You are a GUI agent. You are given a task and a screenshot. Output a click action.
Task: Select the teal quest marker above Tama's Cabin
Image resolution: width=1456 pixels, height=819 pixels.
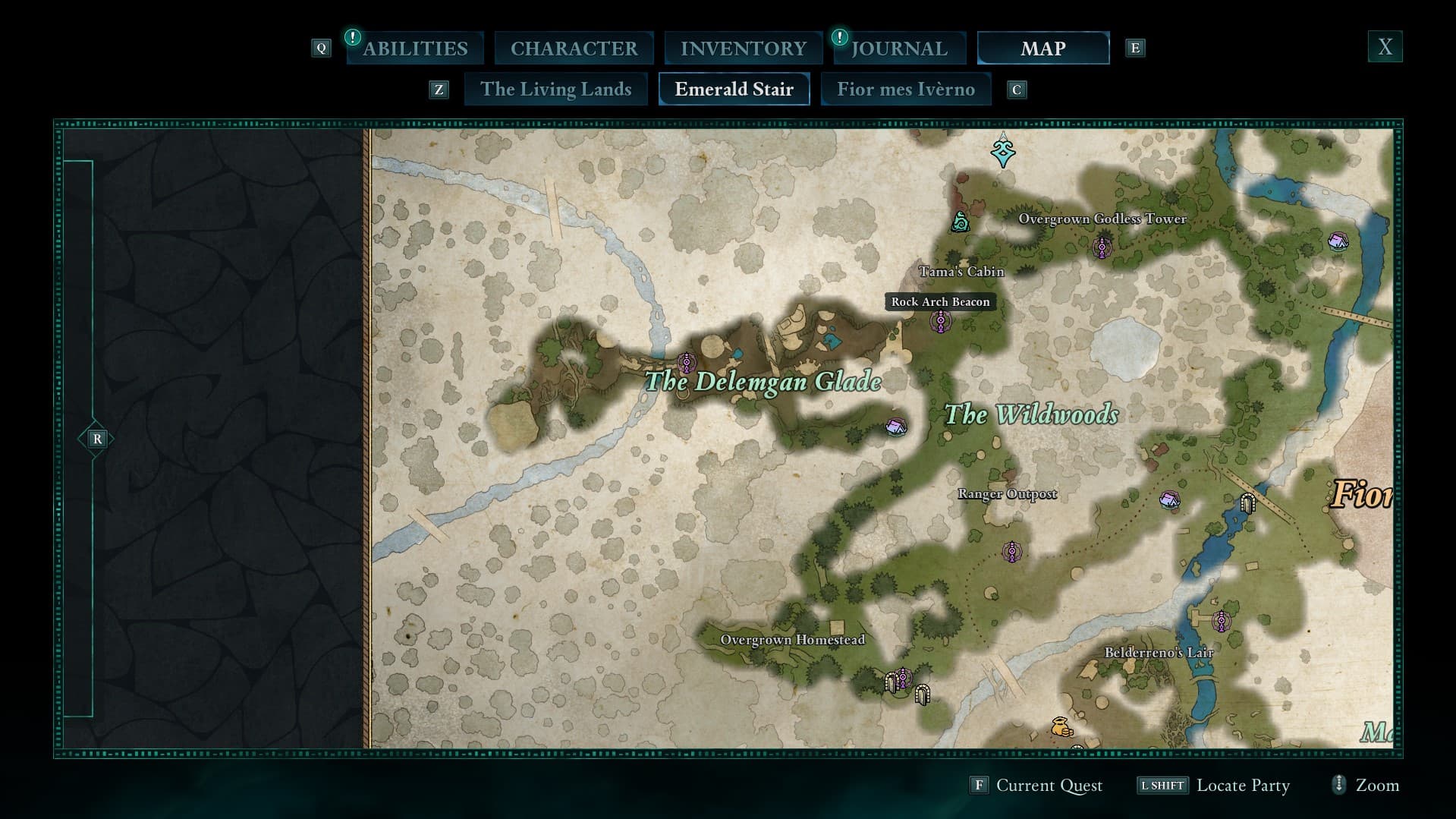[961, 222]
